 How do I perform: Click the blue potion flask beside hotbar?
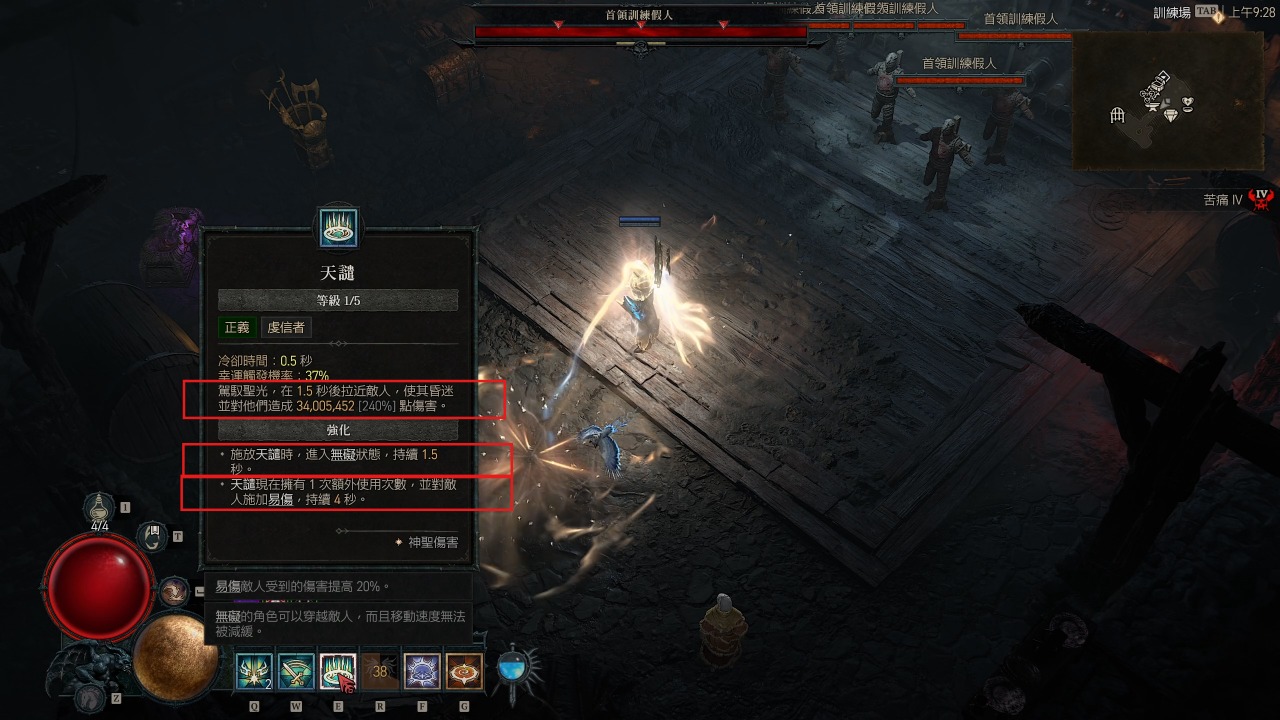click(514, 668)
